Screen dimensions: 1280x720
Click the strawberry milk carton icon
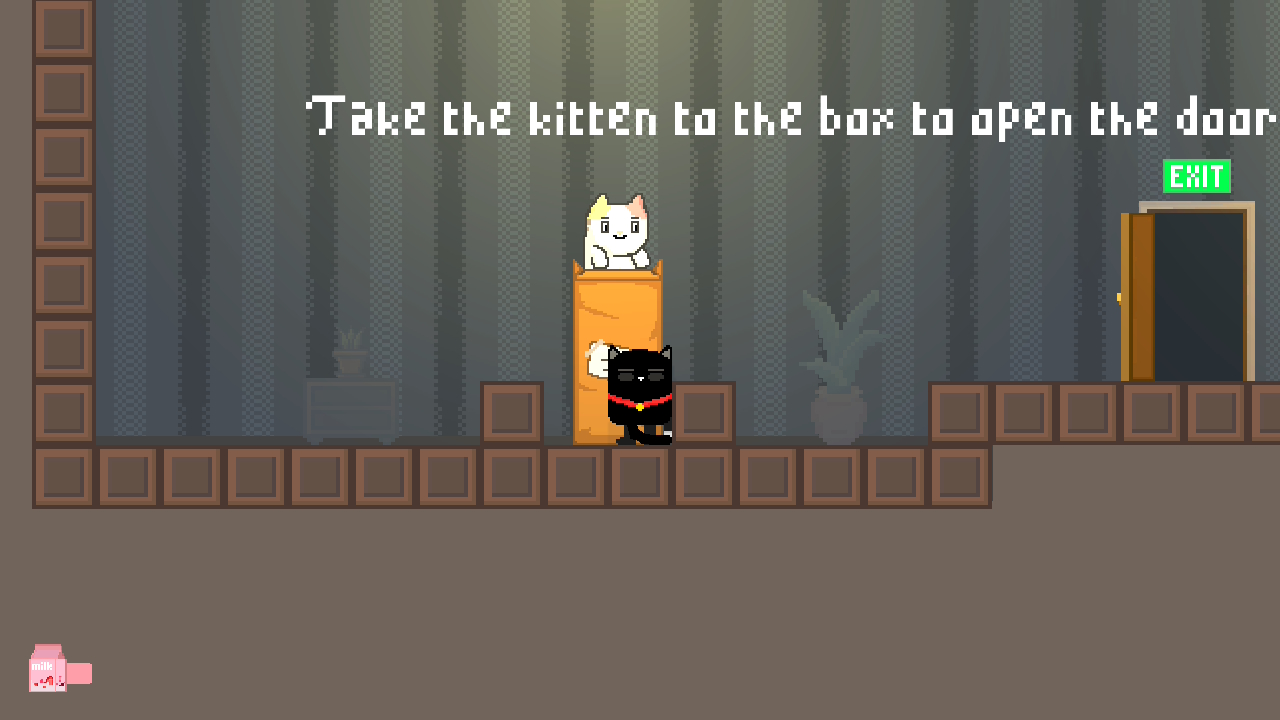[48, 668]
